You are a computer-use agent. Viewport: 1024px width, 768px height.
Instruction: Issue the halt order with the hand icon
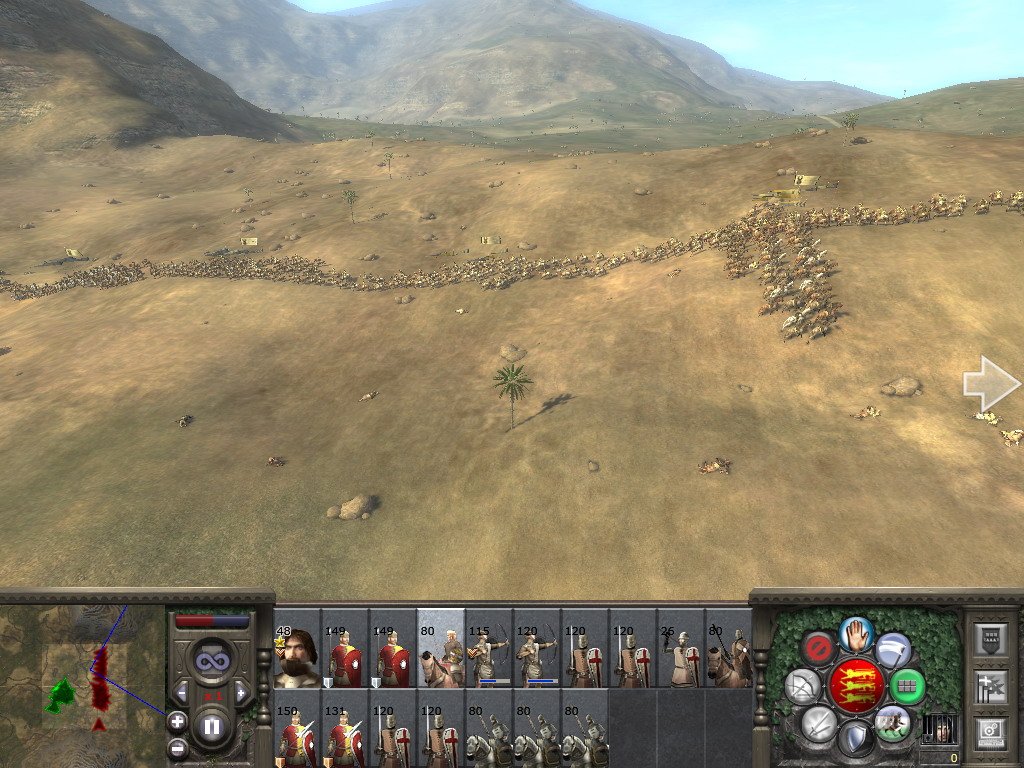coord(856,633)
